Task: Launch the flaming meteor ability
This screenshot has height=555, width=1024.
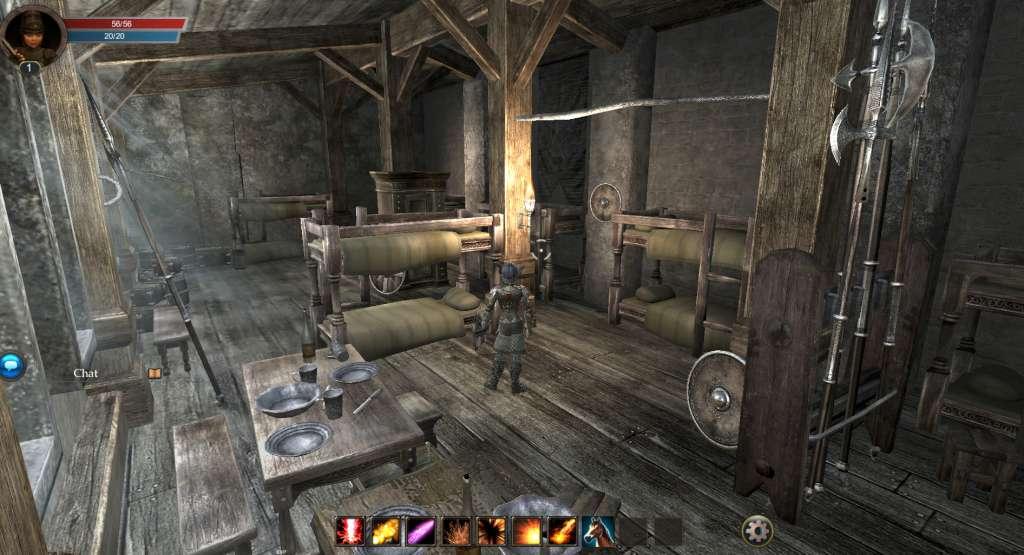Action: point(562,530)
